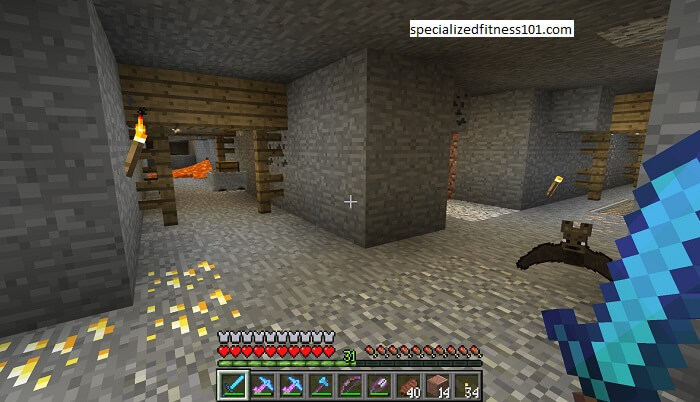Image resolution: width=700 pixels, height=402 pixels.
Task: Select the enchanted diamond axe slot
Action: pyautogui.click(x=320, y=385)
